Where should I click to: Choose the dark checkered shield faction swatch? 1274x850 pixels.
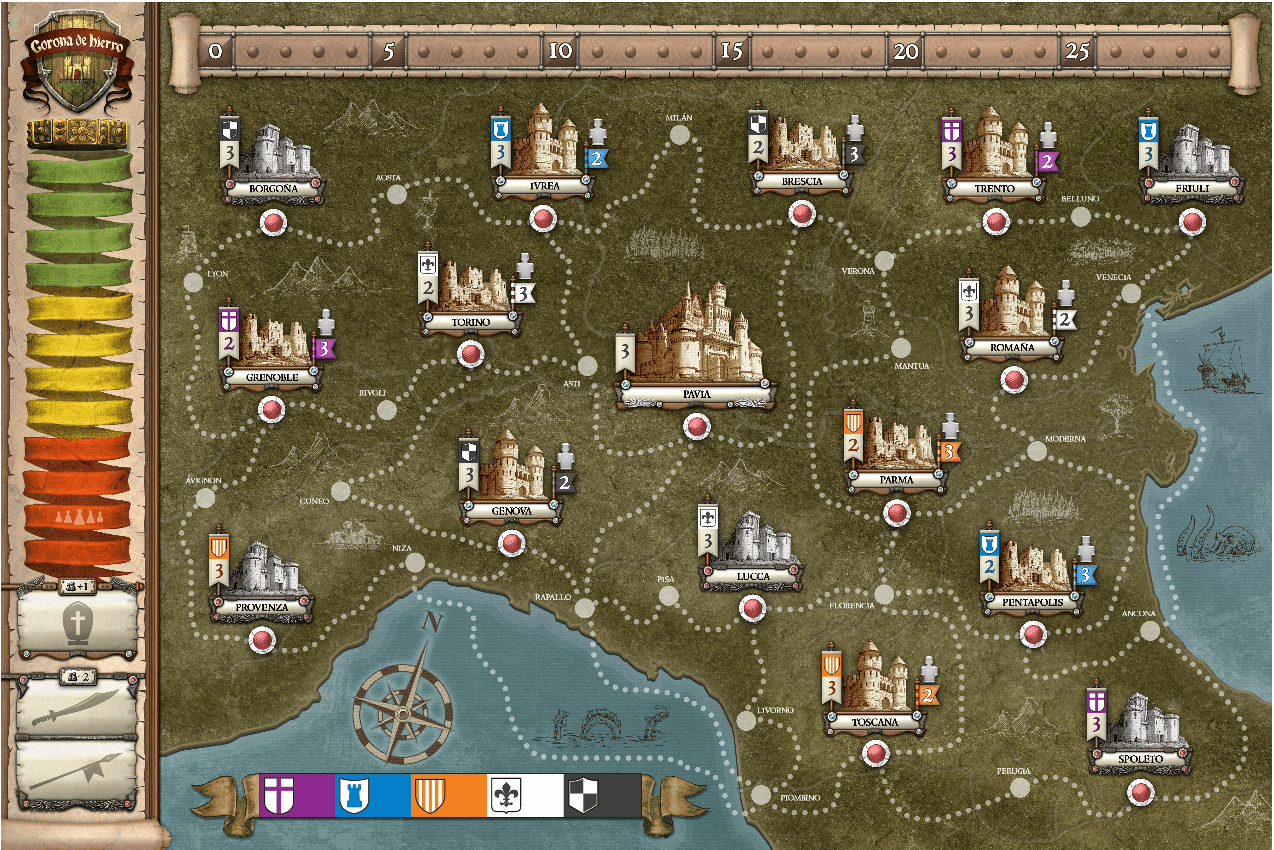[x=602, y=795]
